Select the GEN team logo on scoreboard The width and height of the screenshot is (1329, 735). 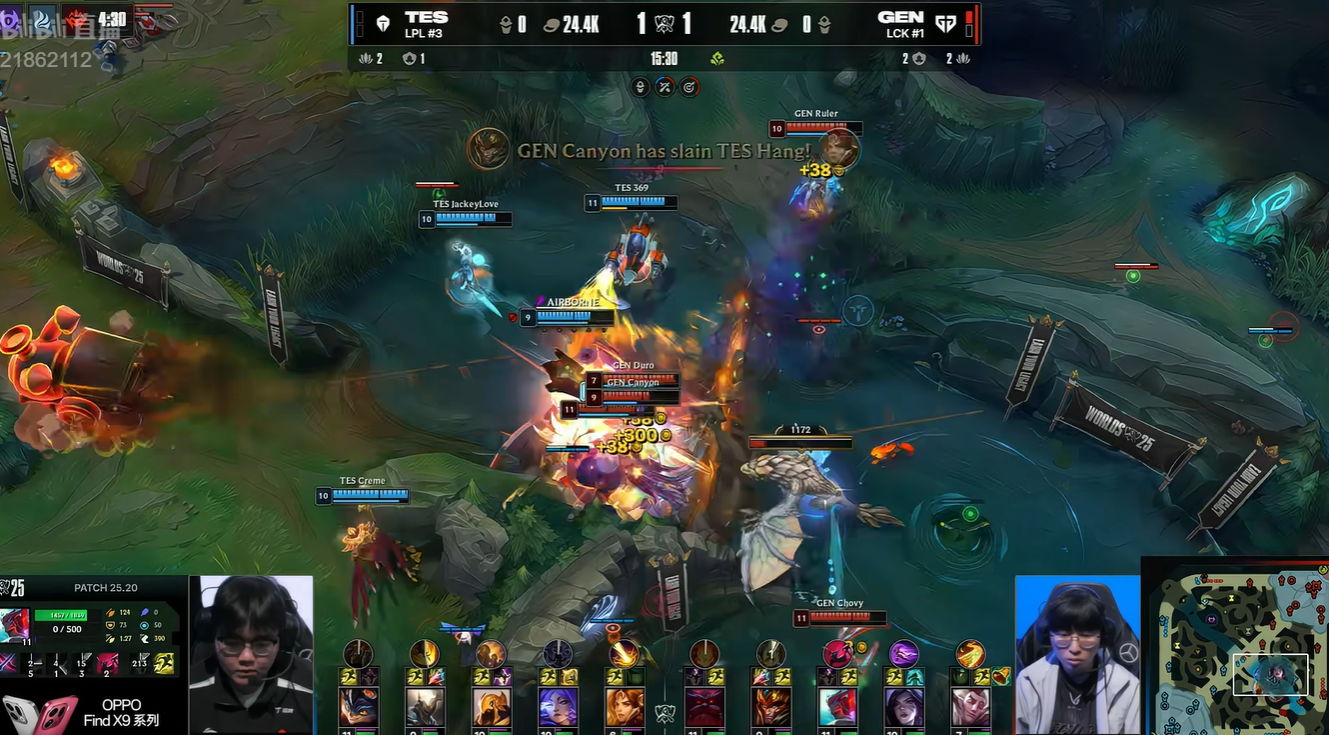point(945,24)
